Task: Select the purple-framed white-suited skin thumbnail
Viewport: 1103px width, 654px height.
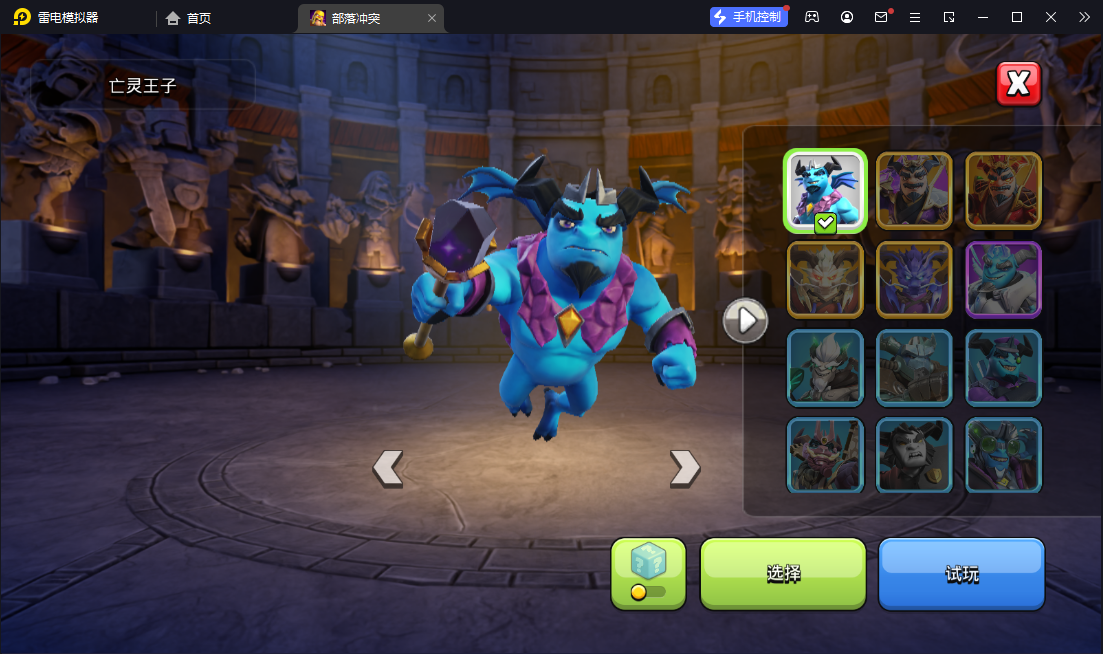Action: click(x=1003, y=279)
